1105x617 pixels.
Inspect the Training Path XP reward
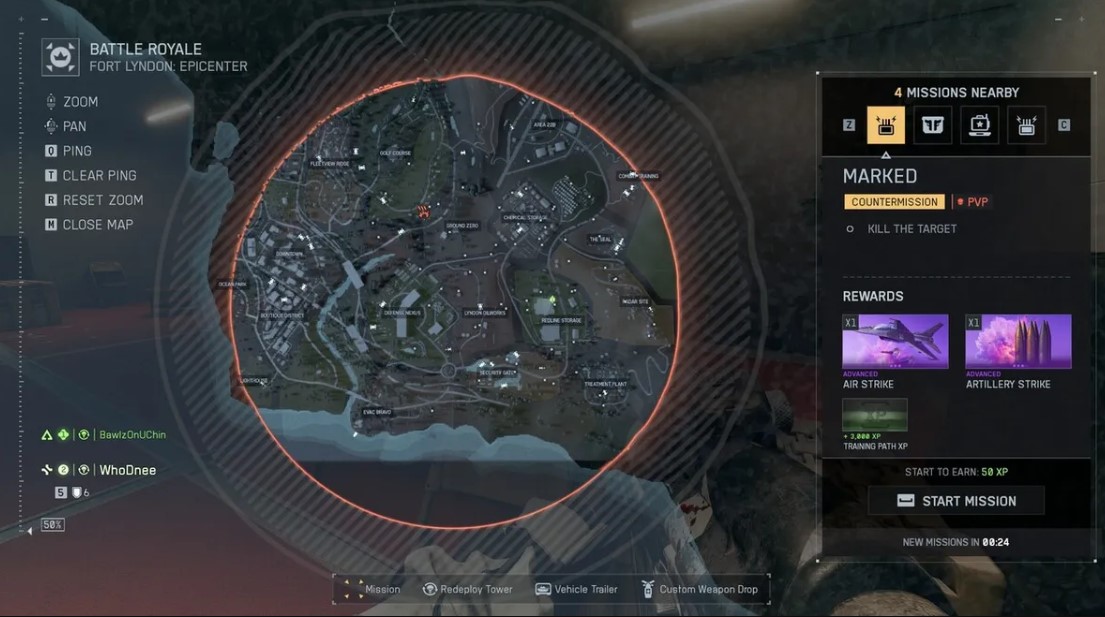click(x=875, y=416)
